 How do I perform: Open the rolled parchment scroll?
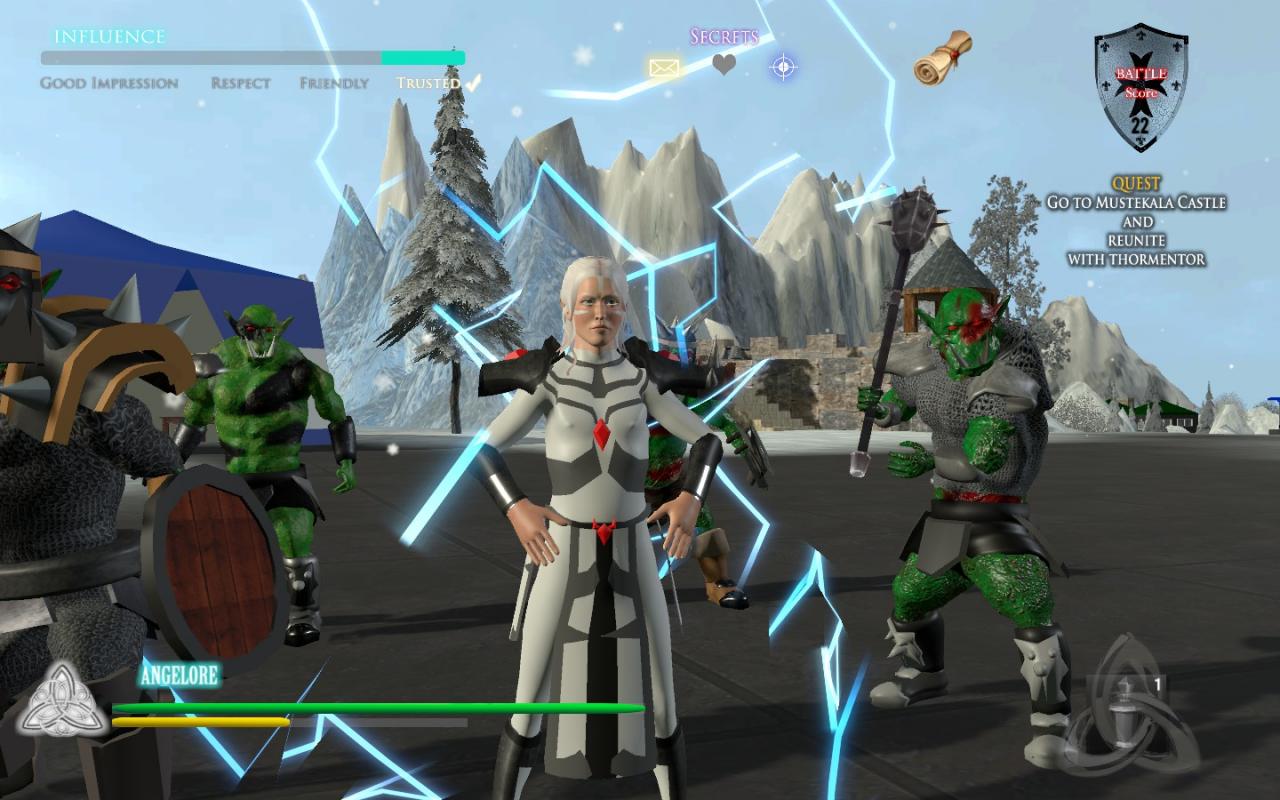(942, 57)
